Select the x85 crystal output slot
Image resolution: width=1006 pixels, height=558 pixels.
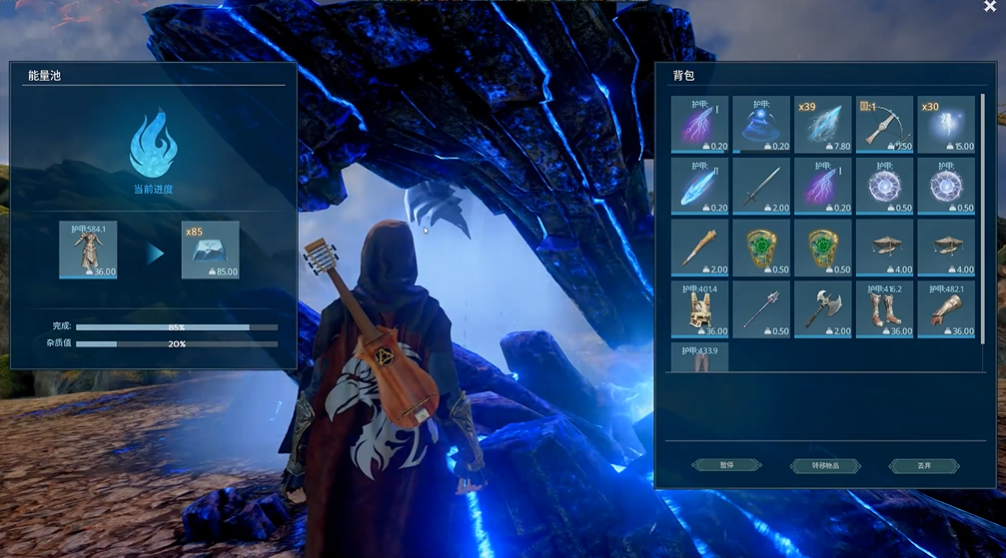(210, 249)
